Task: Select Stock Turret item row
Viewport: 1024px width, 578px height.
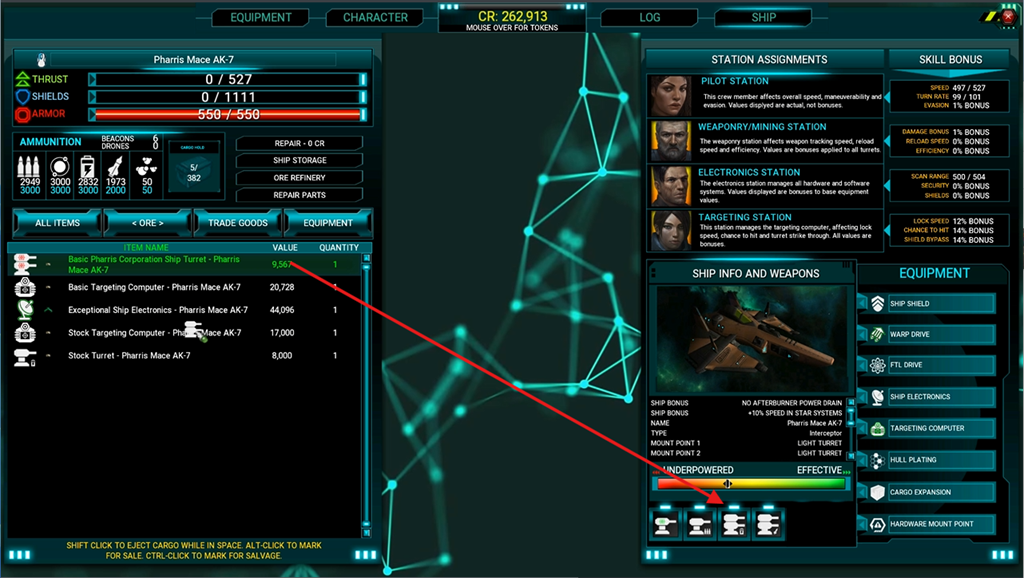Action: click(x=129, y=356)
